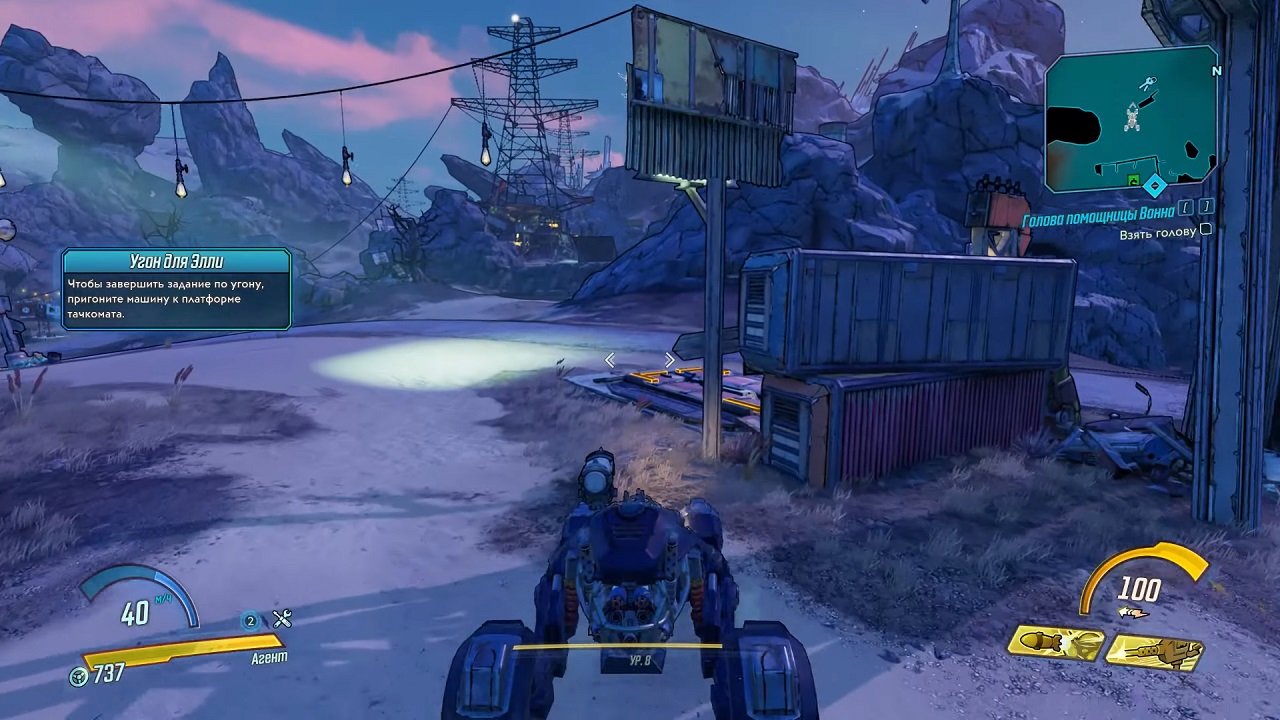Click the blue speedometer arc showing 40
The height and width of the screenshot is (720, 1280).
click(135, 605)
